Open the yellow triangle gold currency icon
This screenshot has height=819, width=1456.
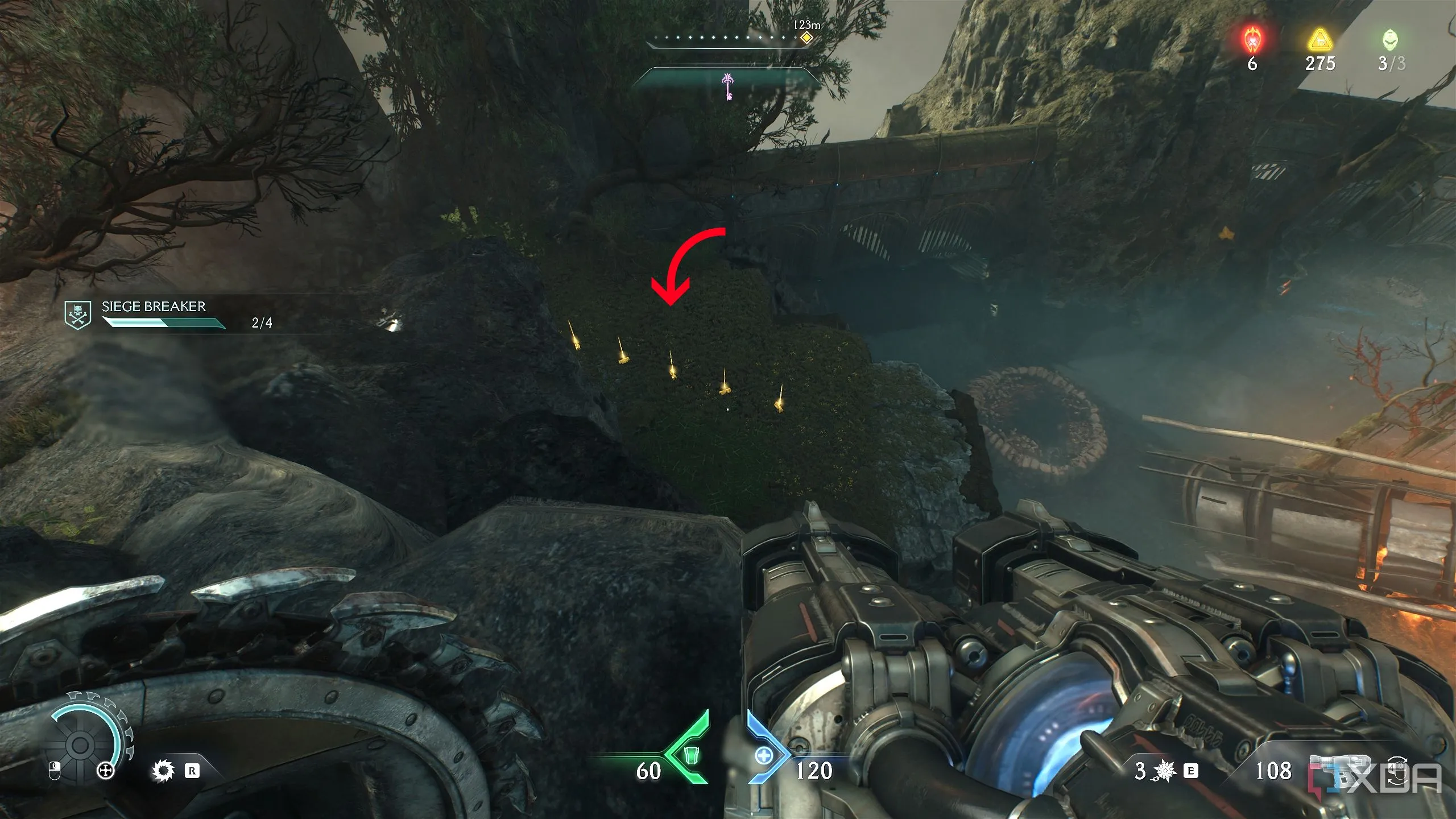point(1319,40)
